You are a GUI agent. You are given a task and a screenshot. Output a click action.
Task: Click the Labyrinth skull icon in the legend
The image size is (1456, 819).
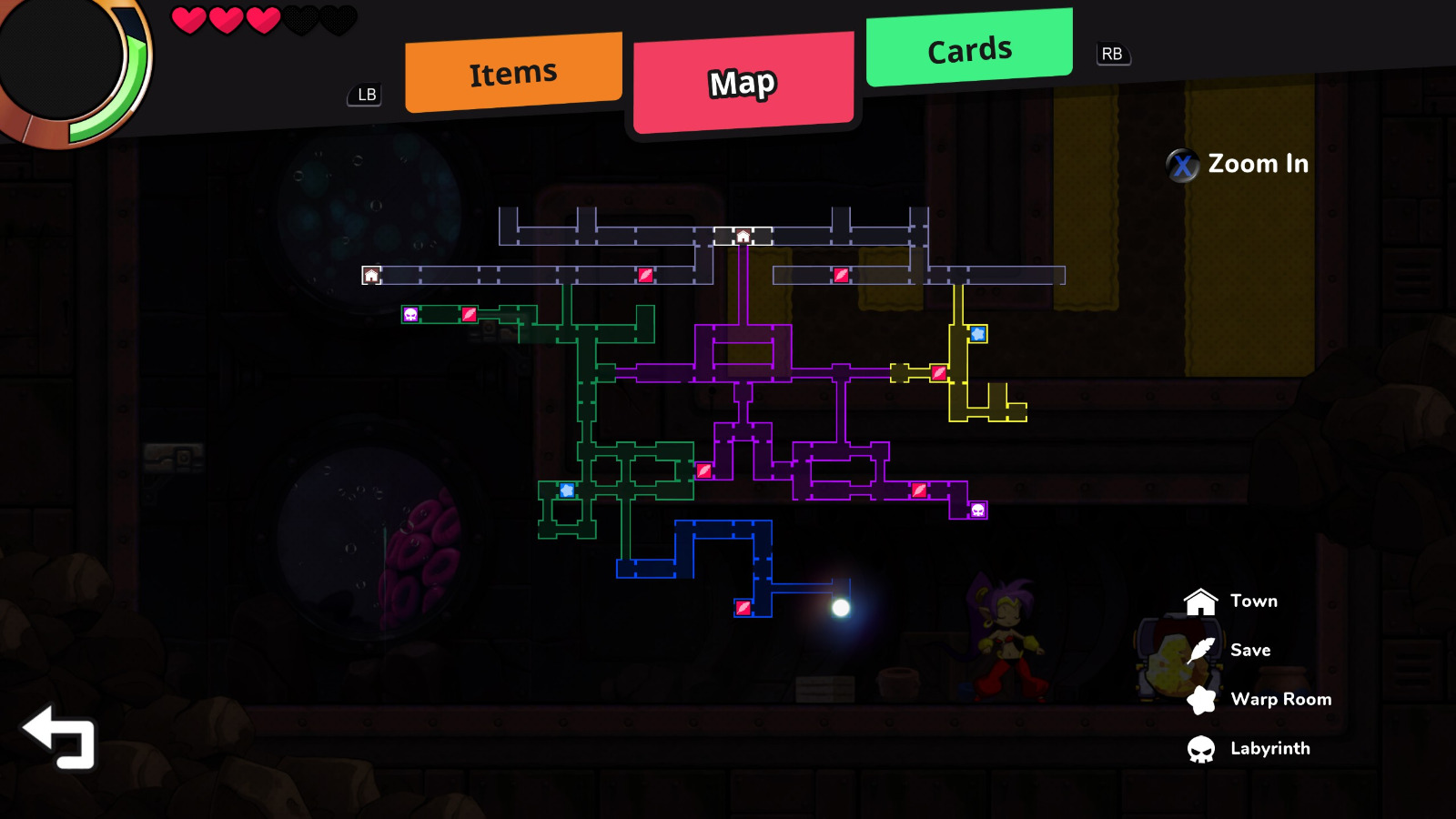[1201, 748]
